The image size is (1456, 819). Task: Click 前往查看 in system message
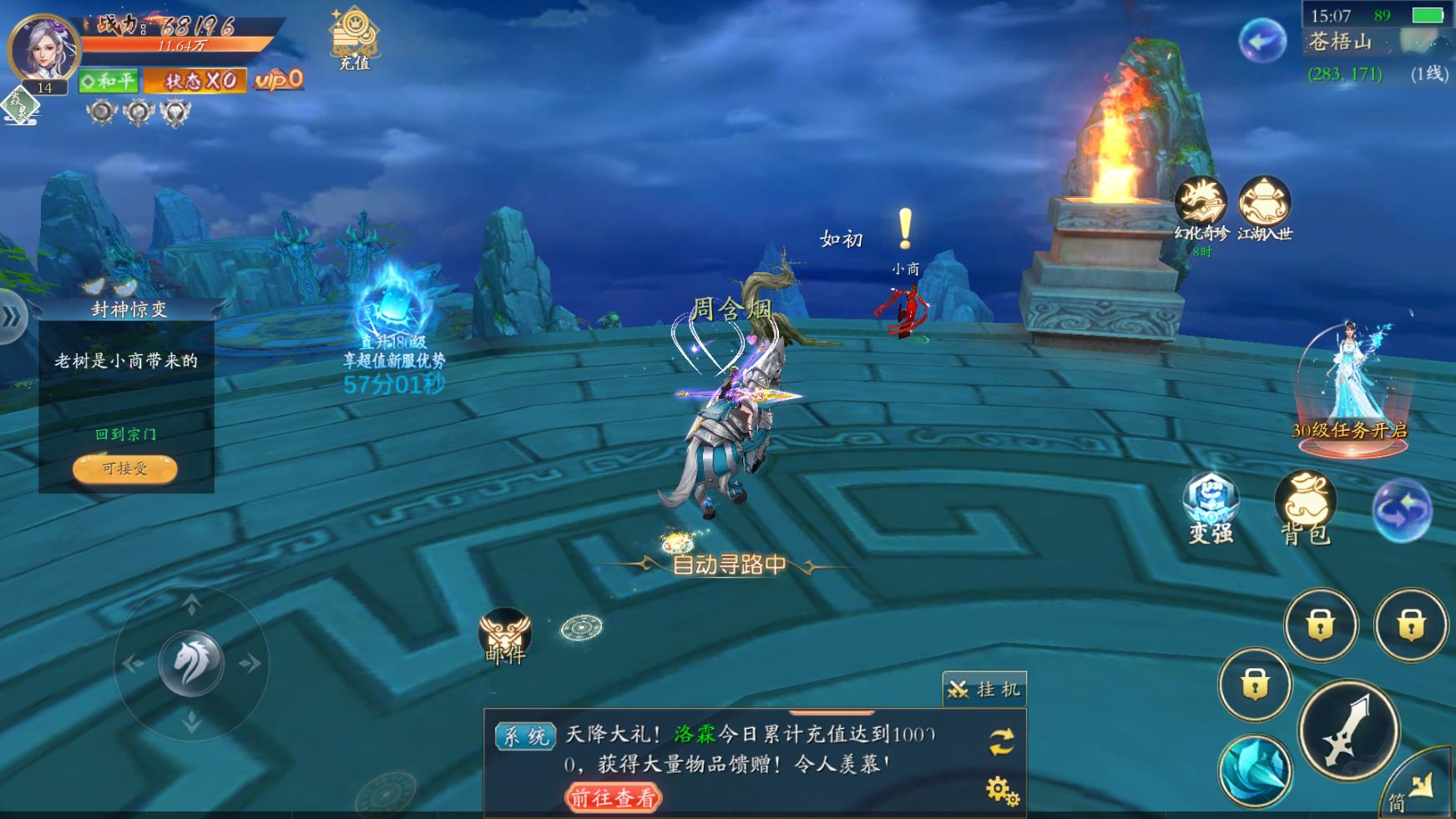point(613,797)
